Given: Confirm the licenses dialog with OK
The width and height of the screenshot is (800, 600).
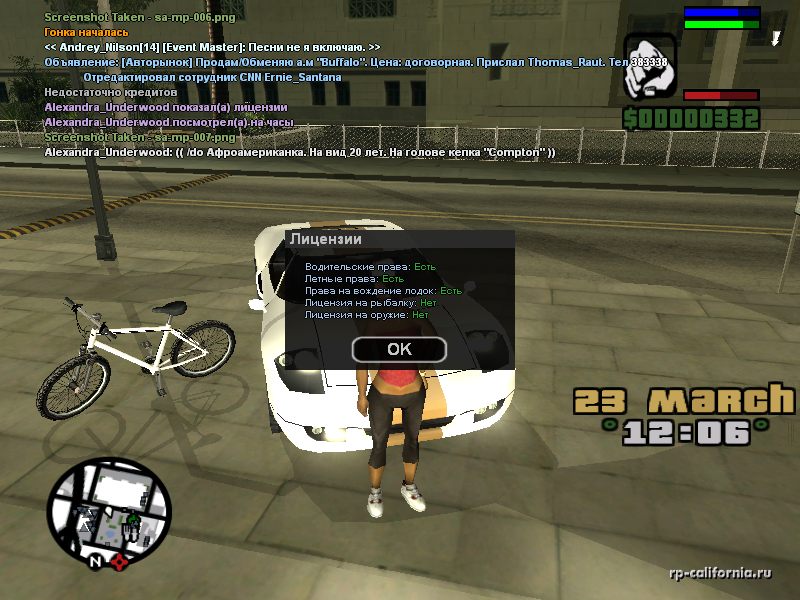Looking at the screenshot, I should [399, 349].
